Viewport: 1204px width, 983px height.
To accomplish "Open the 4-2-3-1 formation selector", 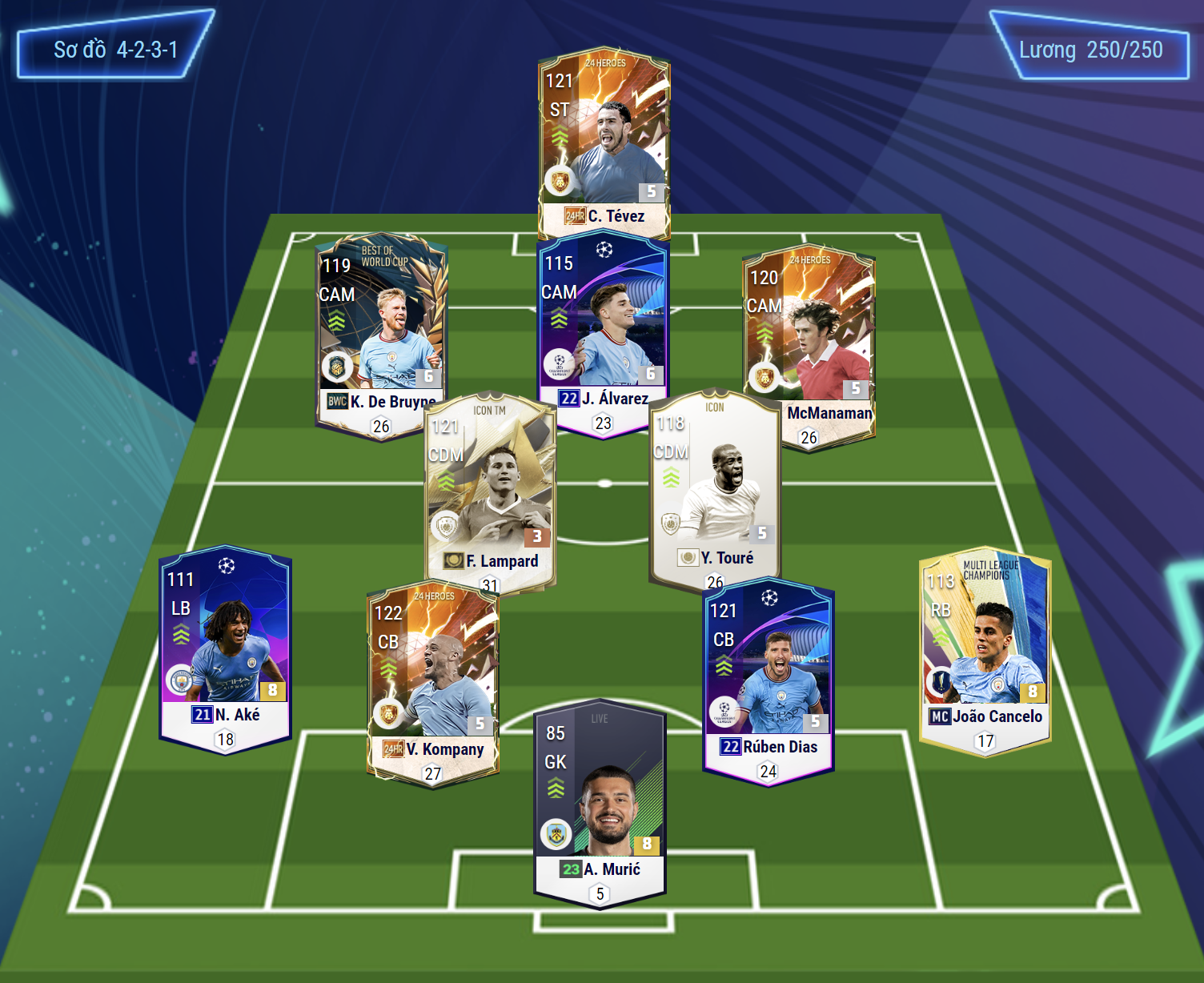I will click(115, 50).
